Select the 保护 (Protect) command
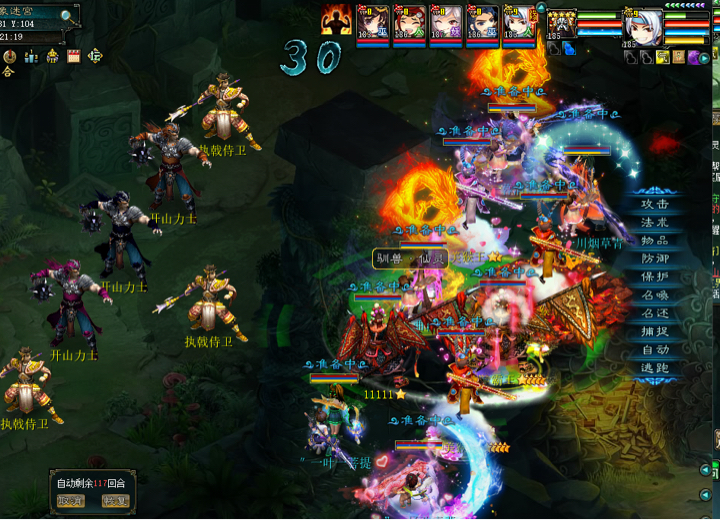 [x=655, y=277]
